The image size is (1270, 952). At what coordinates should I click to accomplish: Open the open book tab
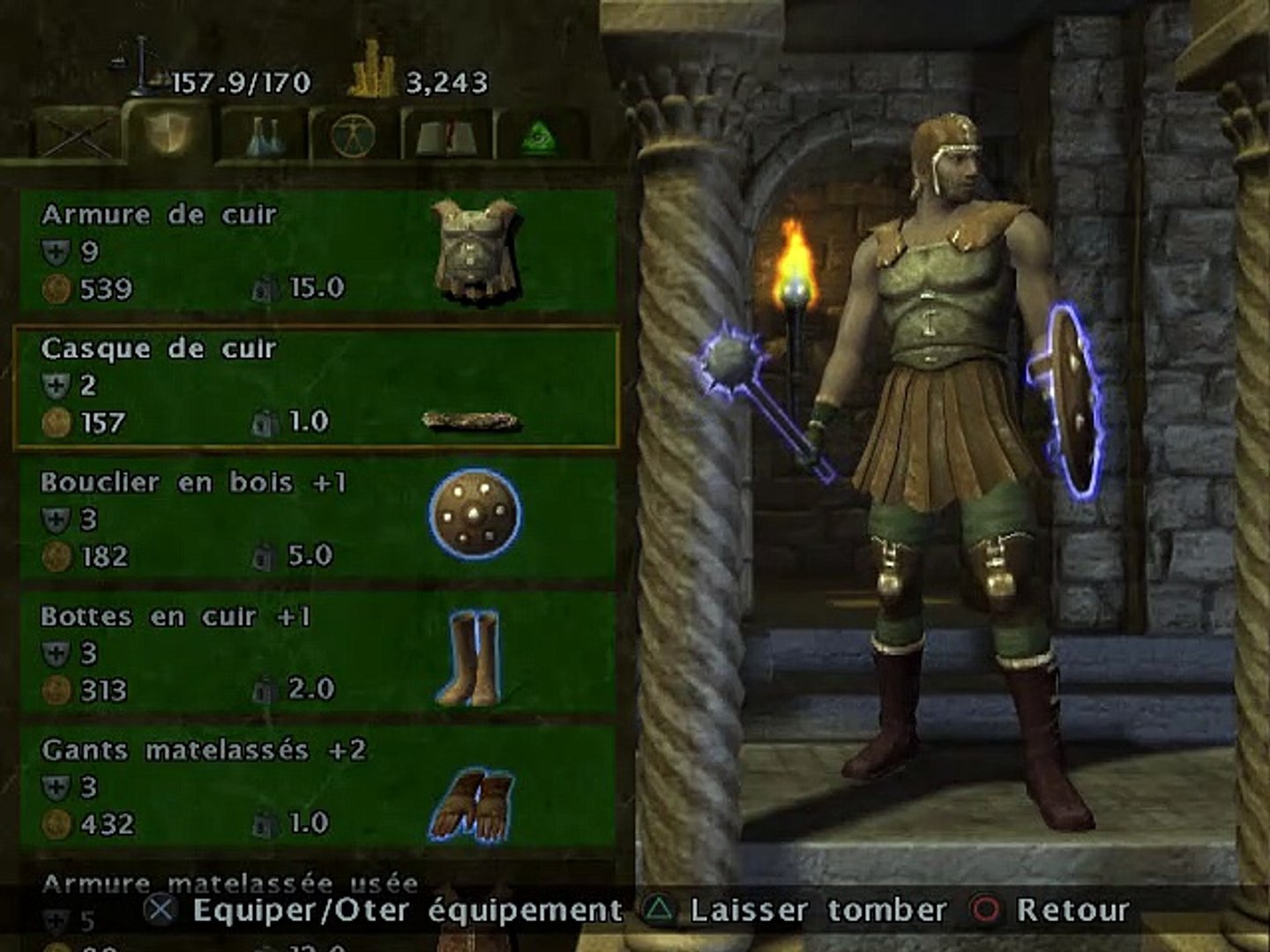447,137
